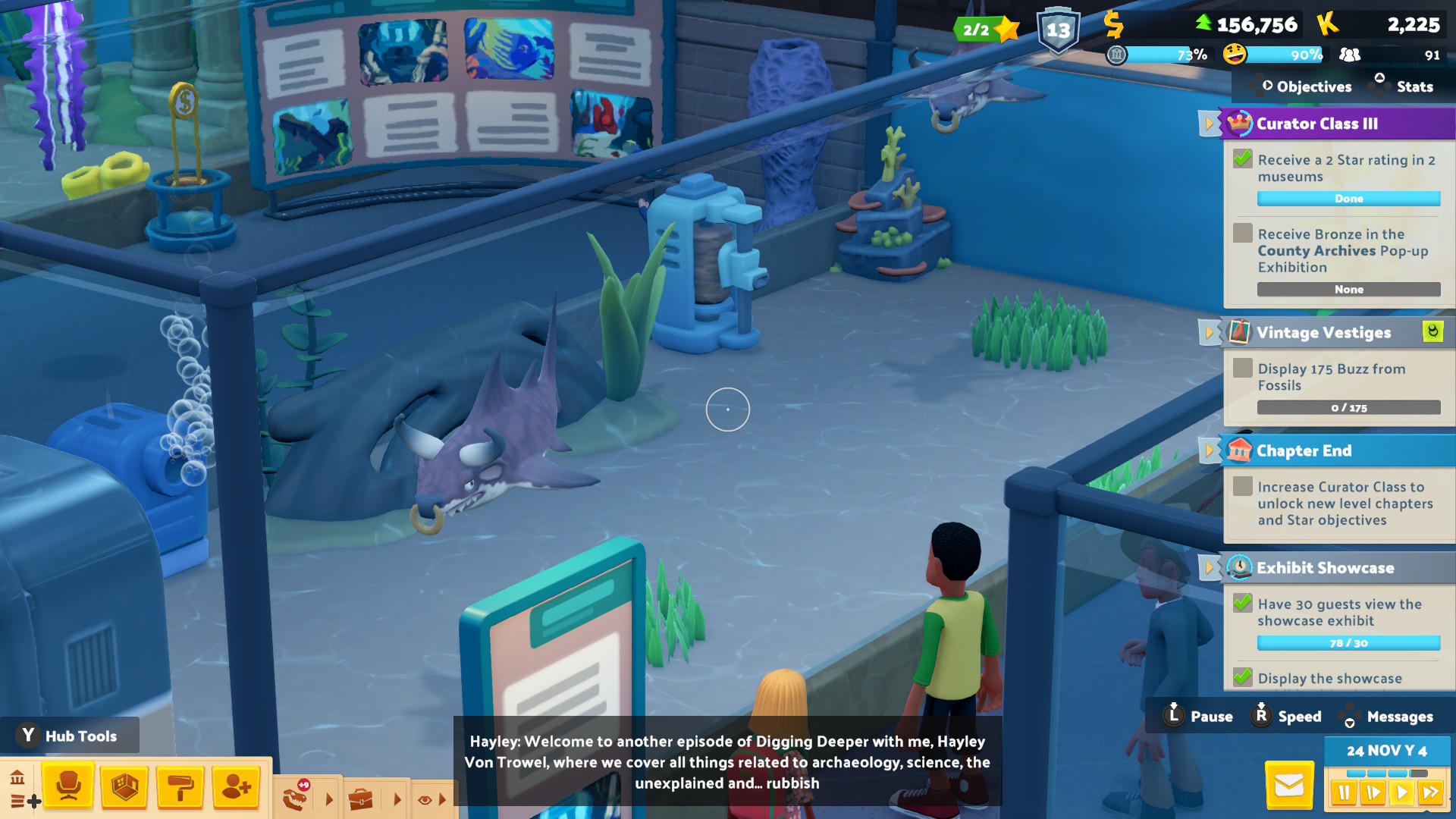Open the briefcase management menu
The image size is (1456, 819).
point(361,799)
